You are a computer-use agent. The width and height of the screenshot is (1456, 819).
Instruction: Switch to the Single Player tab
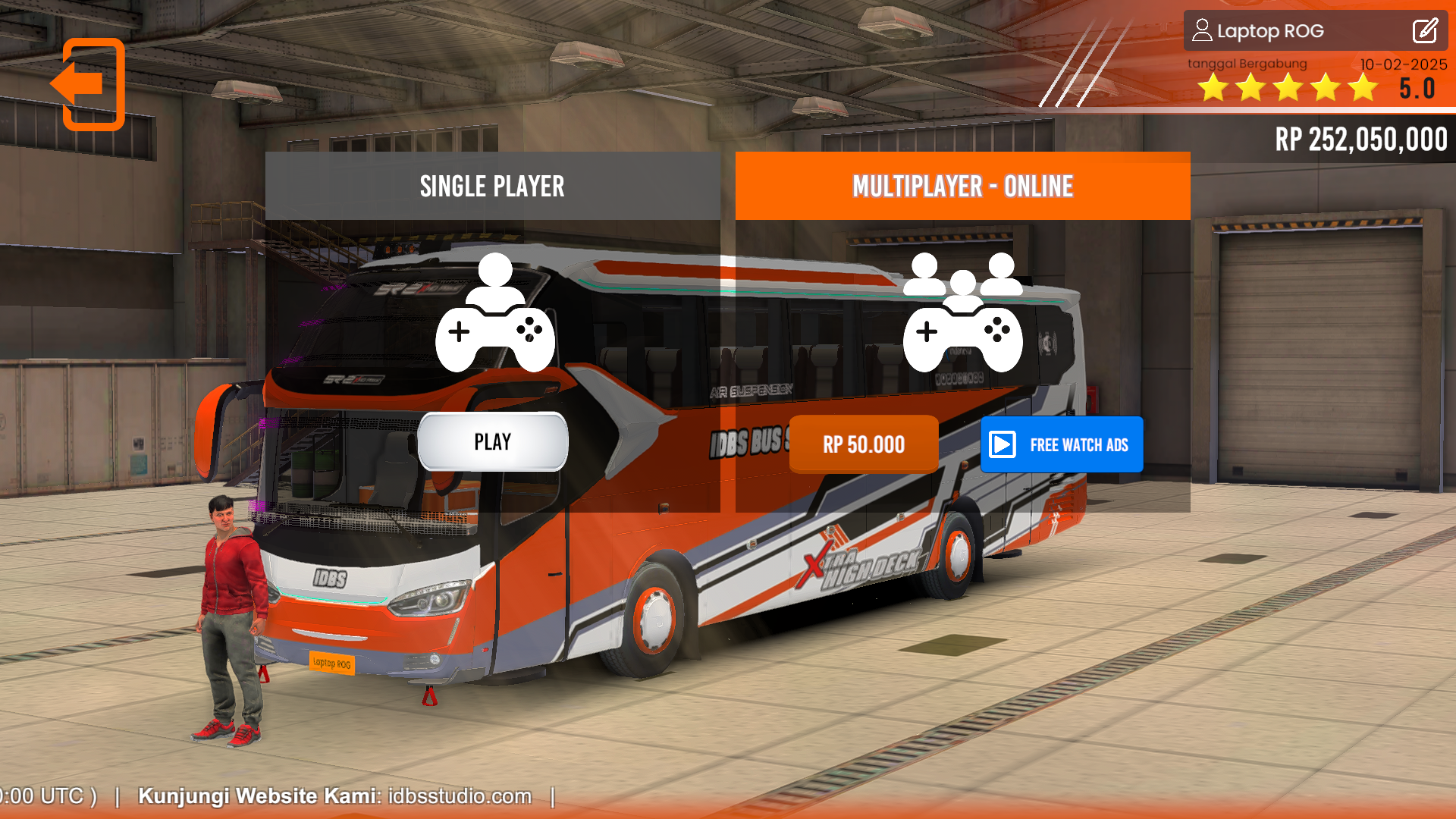(492, 186)
